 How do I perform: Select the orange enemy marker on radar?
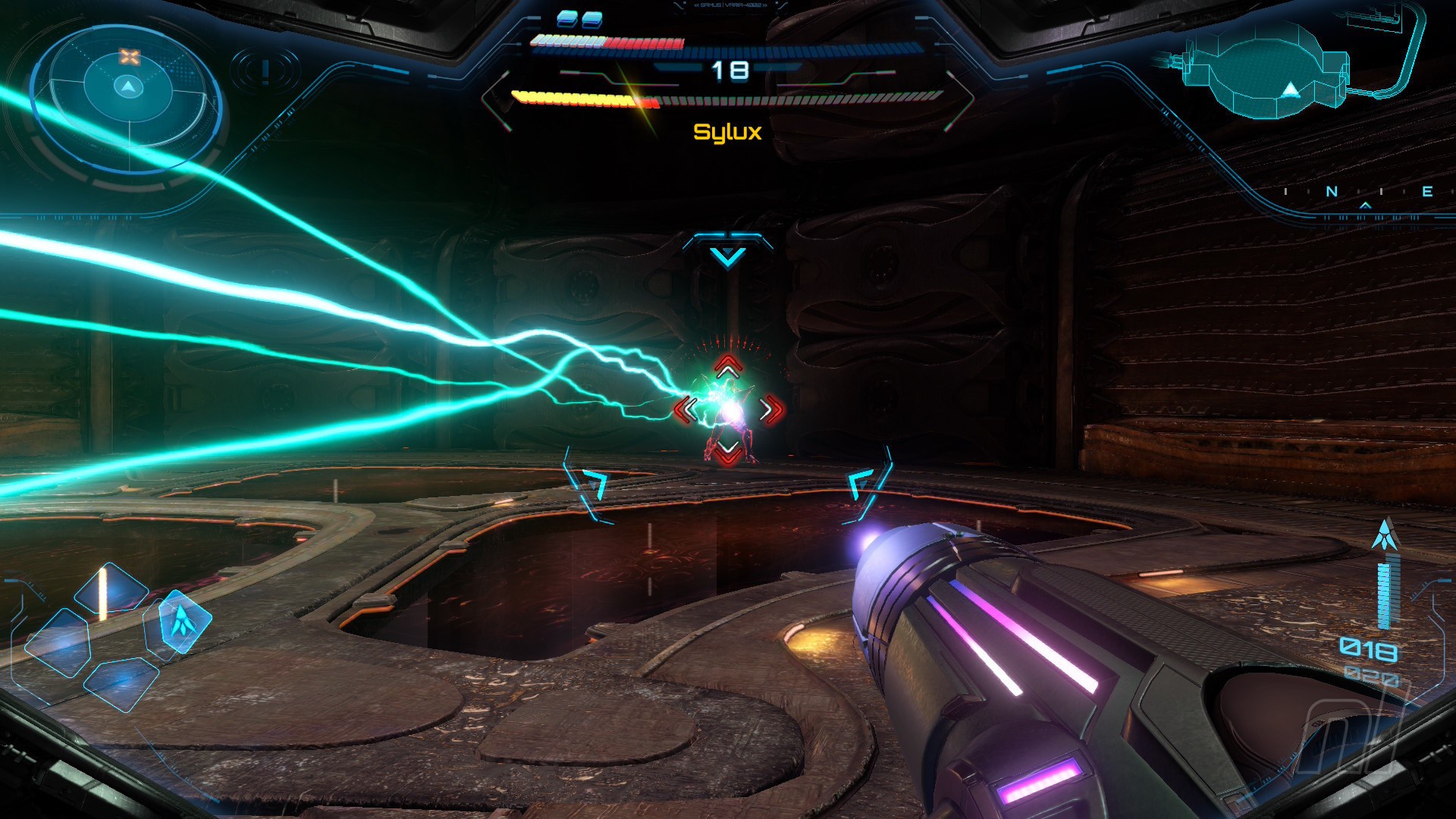point(130,57)
